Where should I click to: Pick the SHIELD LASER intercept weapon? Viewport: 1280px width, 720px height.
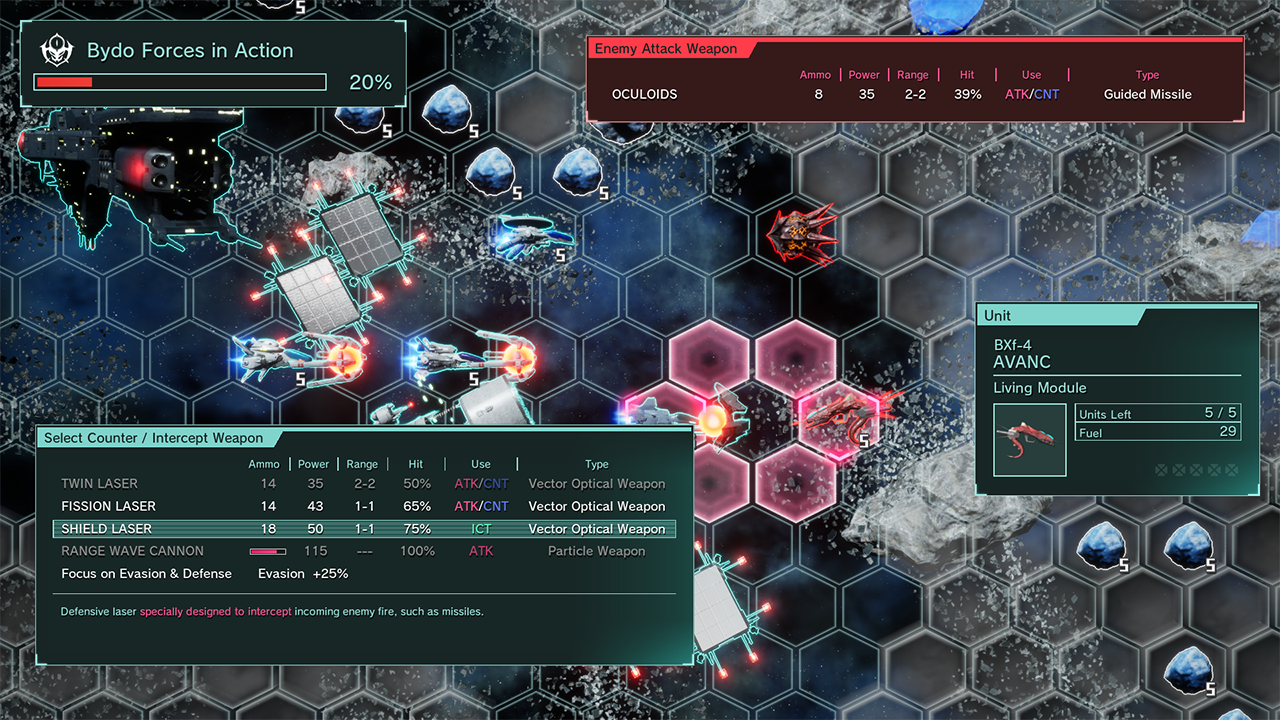click(364, 529)
